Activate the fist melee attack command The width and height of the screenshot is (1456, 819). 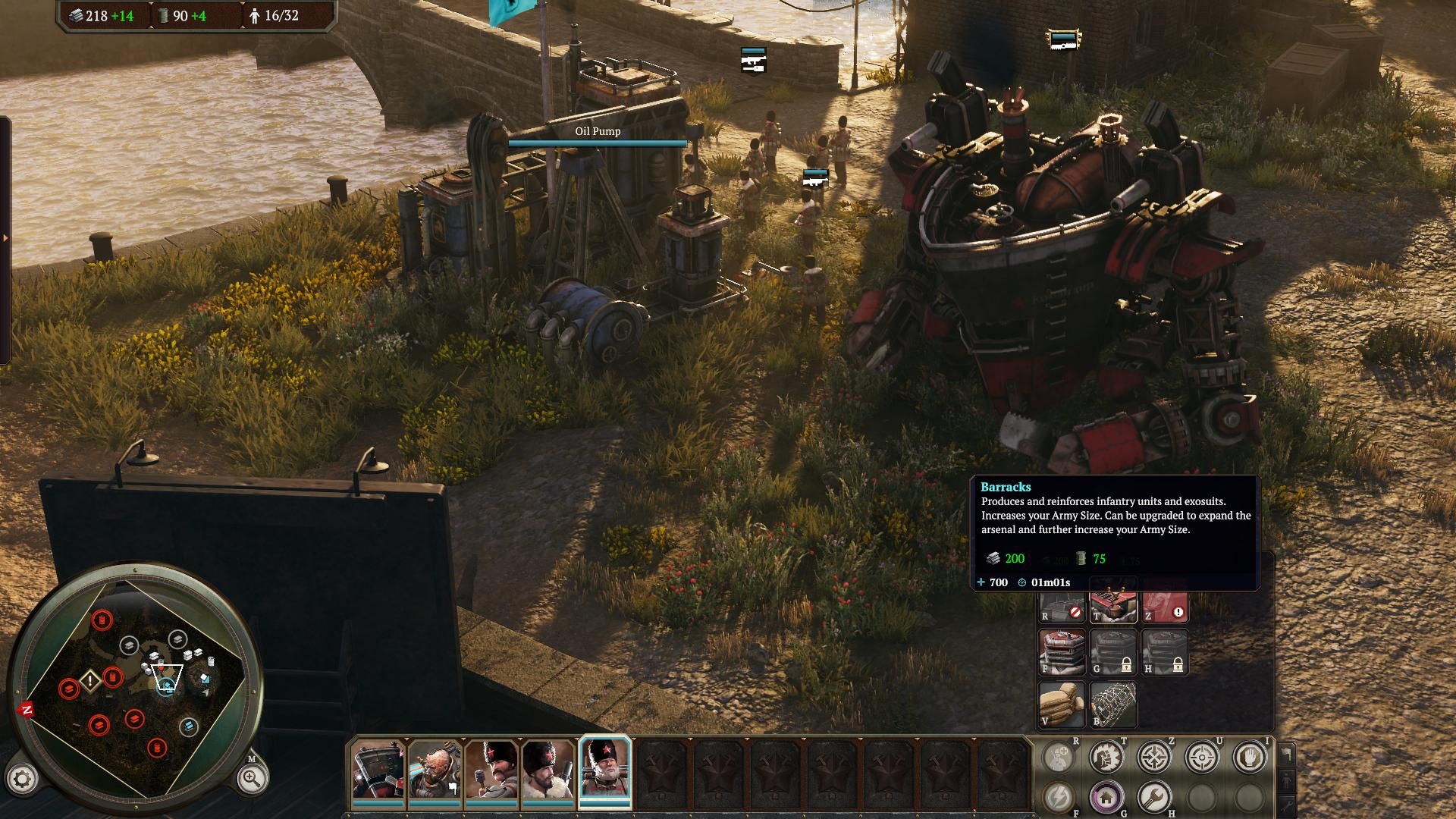click(1106, 757)
